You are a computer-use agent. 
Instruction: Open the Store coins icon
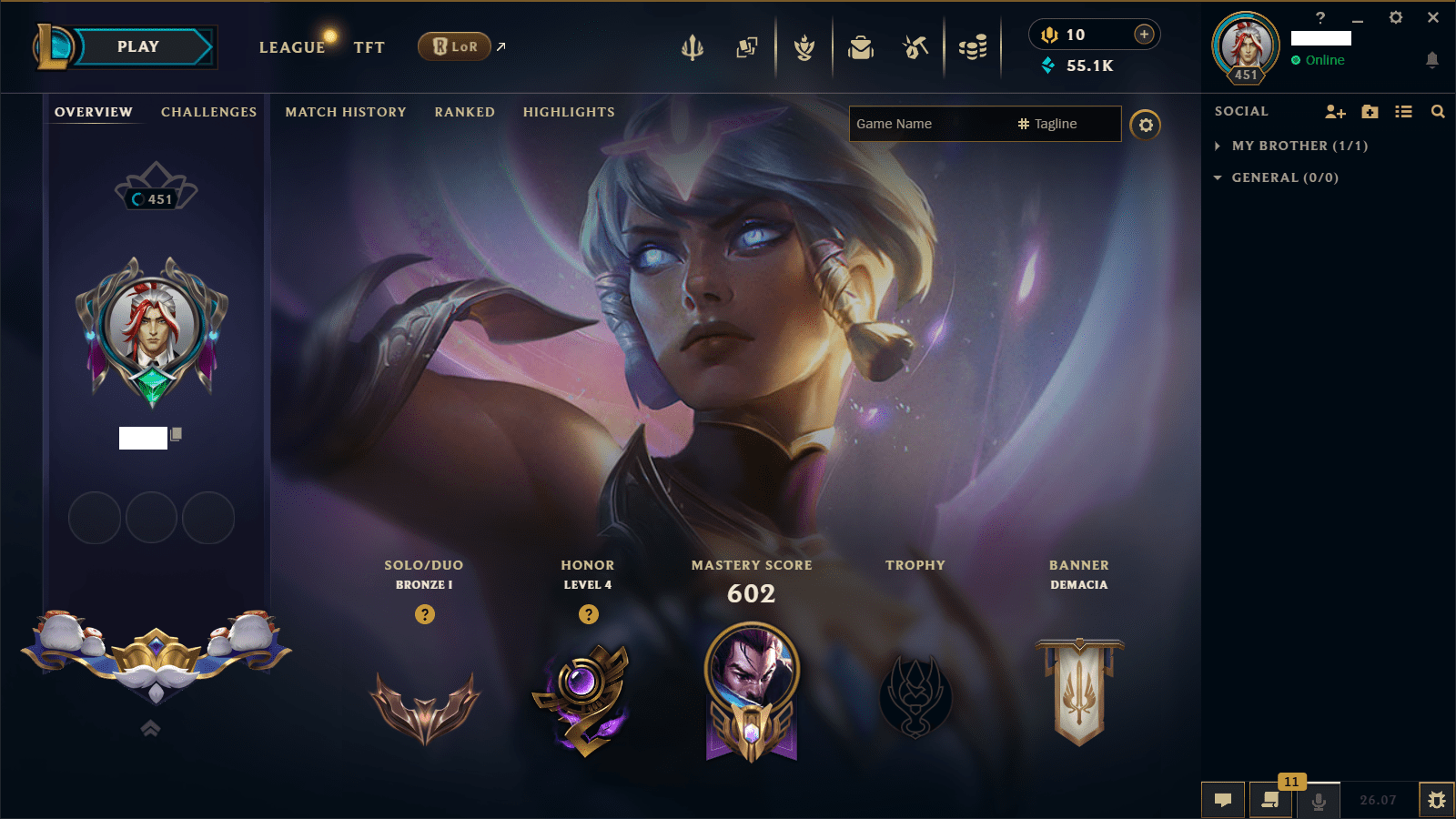[x=973, y=47]
